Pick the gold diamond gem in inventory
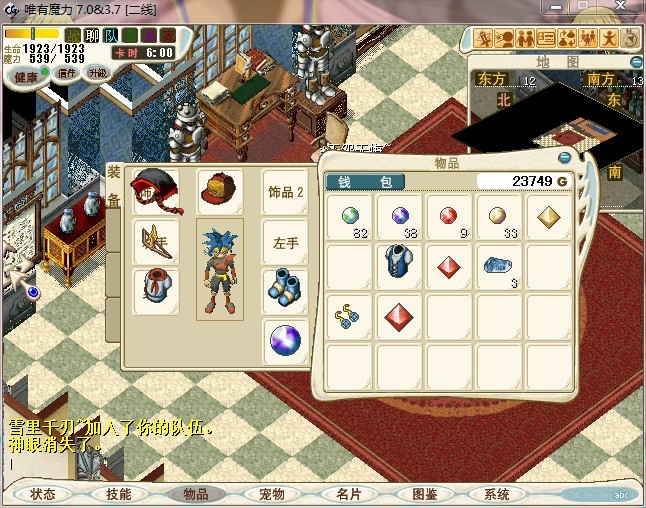 (x=549, y=217)
